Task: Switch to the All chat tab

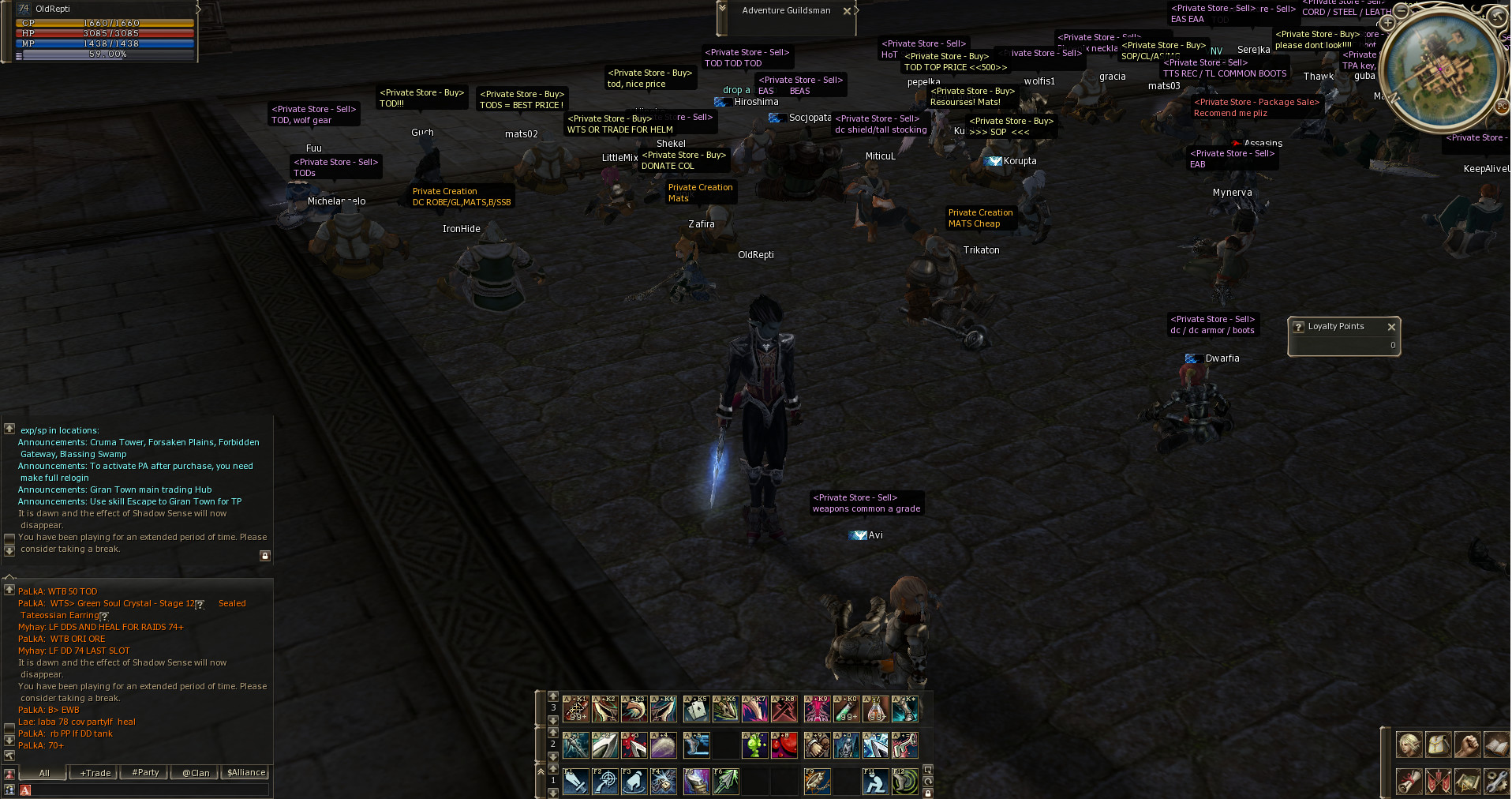Action: click(x=44, y=773)
